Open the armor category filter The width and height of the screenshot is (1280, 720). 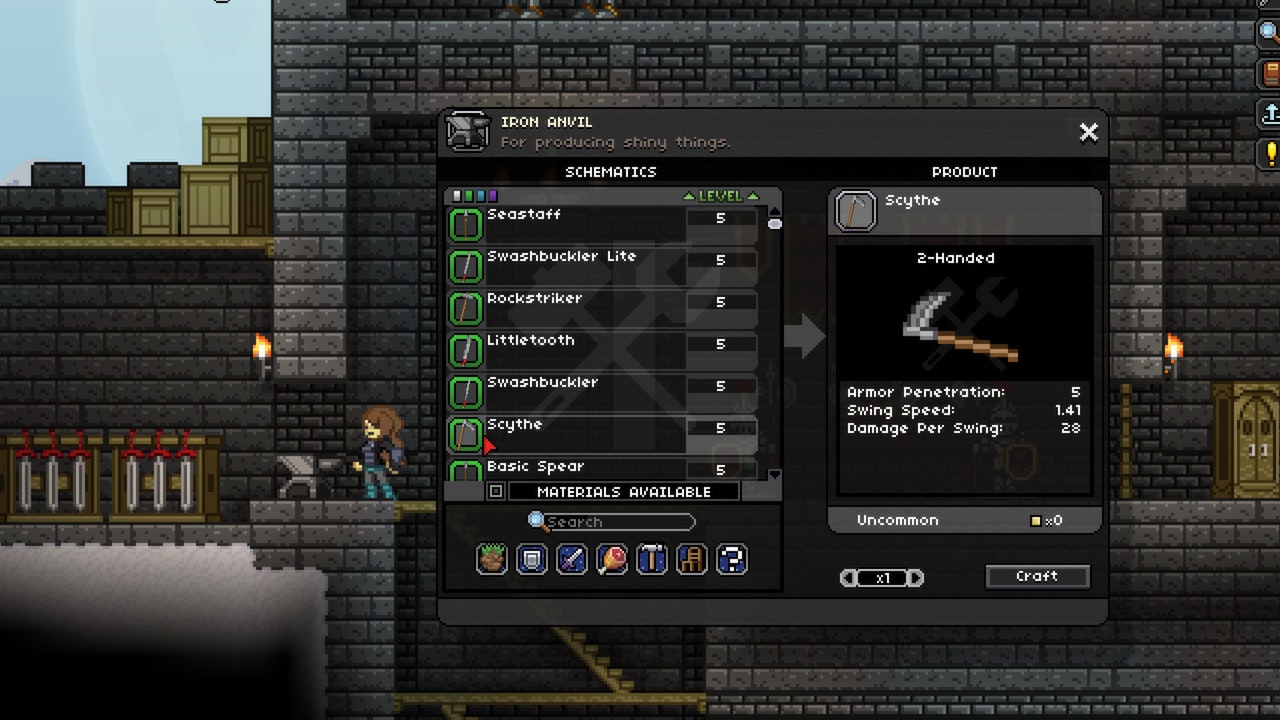[530, 559]
